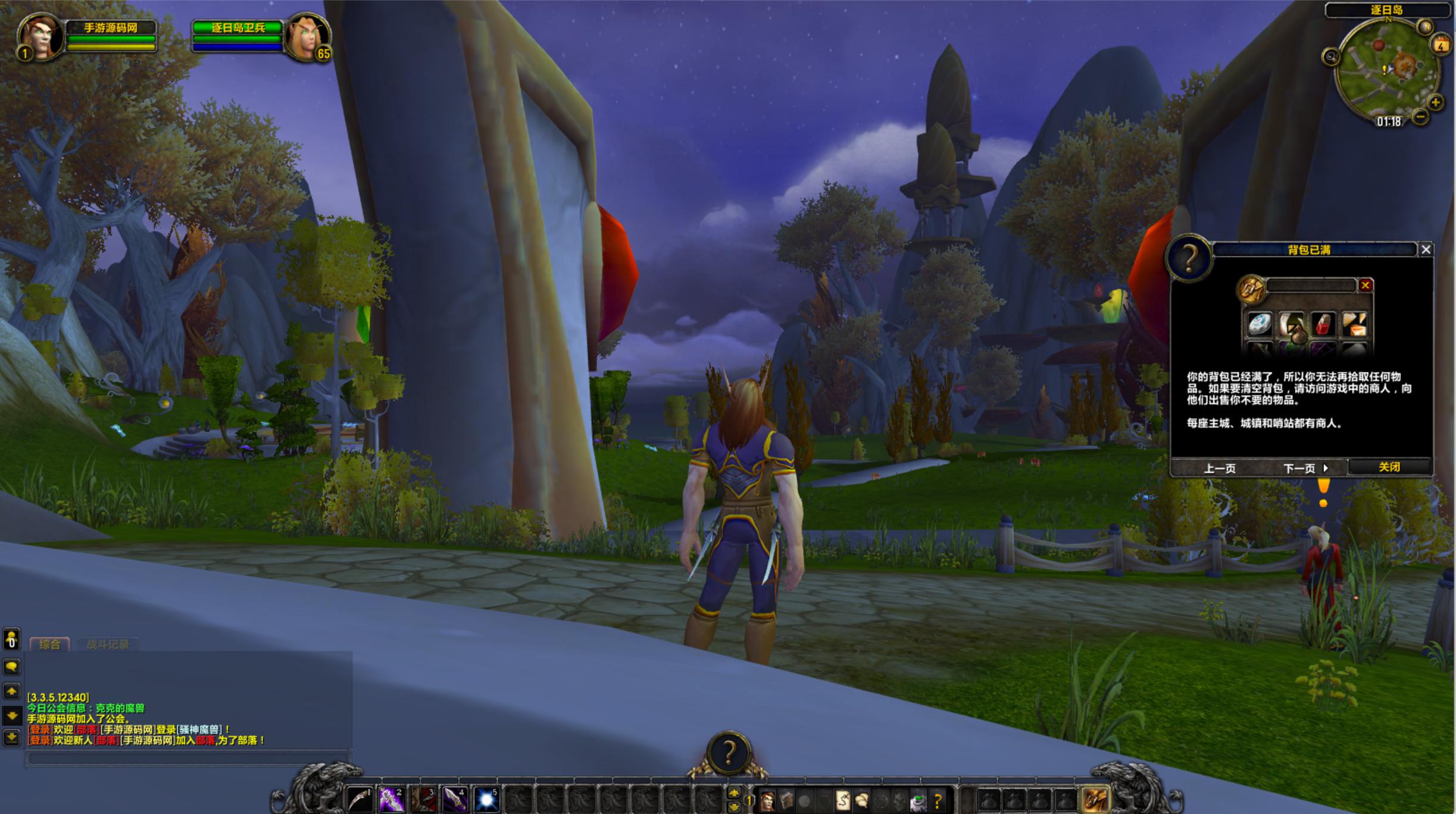This screenshot has width=1456, height=814.
Task: Go to the next tutorial page 下一页
Action: pyautogui.click(x=1305, y=468)
